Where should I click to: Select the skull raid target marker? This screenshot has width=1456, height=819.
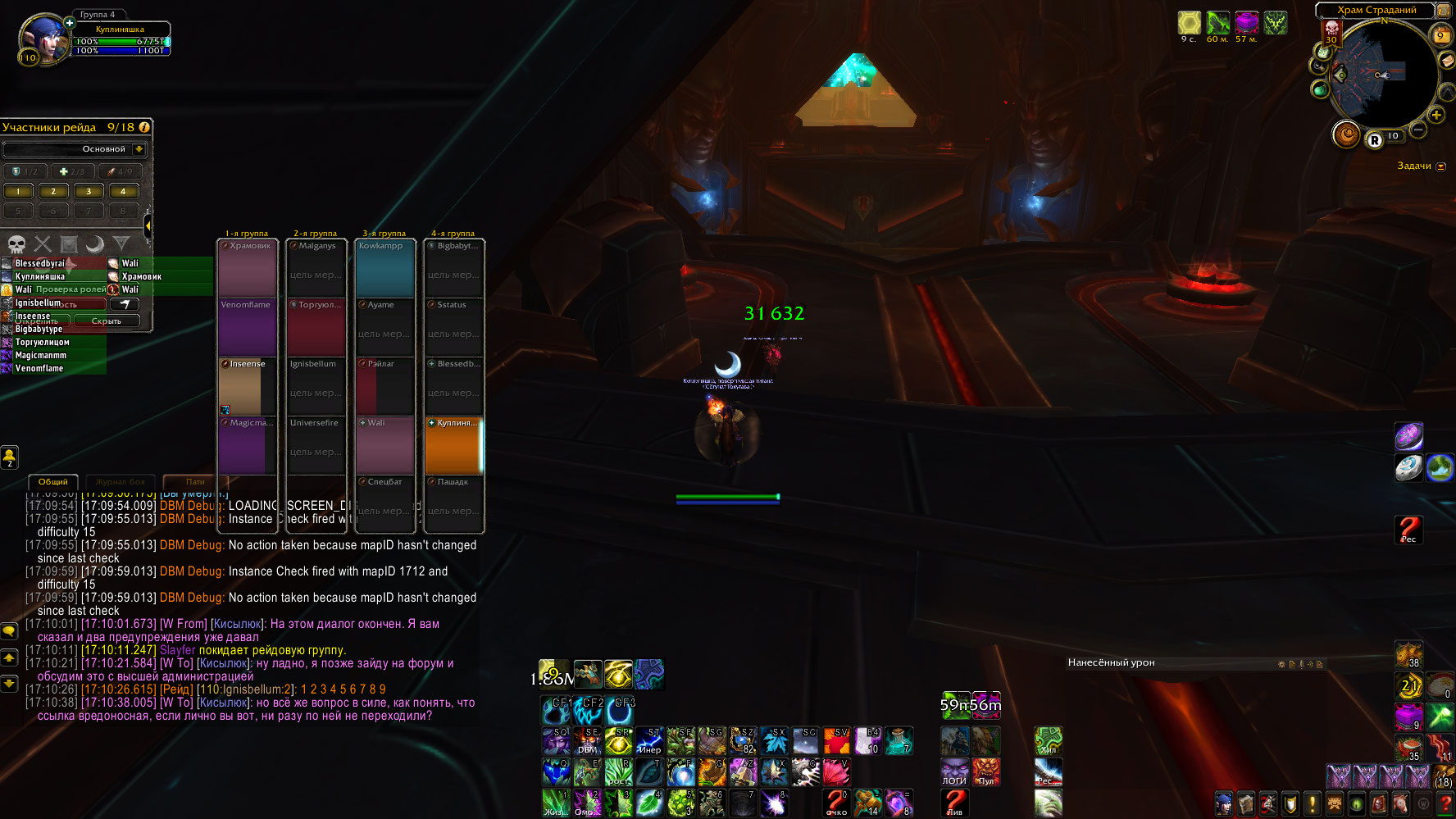pyautogui.click(x=16, y=243)
